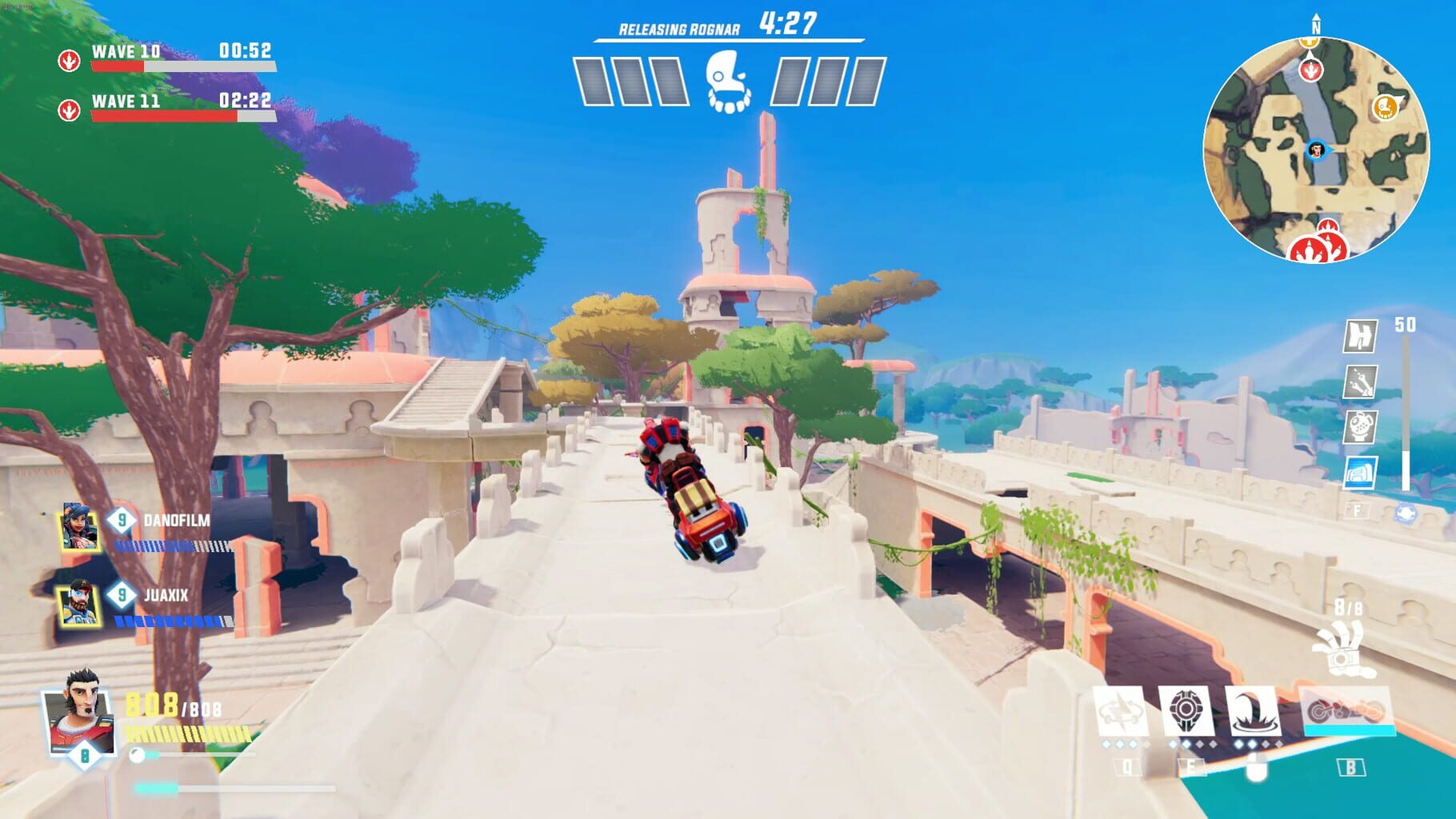The width and height of the screenshot is (1456, 819).
Task: Activate the round shield drone ability
Action: [x=1187, y=710]
